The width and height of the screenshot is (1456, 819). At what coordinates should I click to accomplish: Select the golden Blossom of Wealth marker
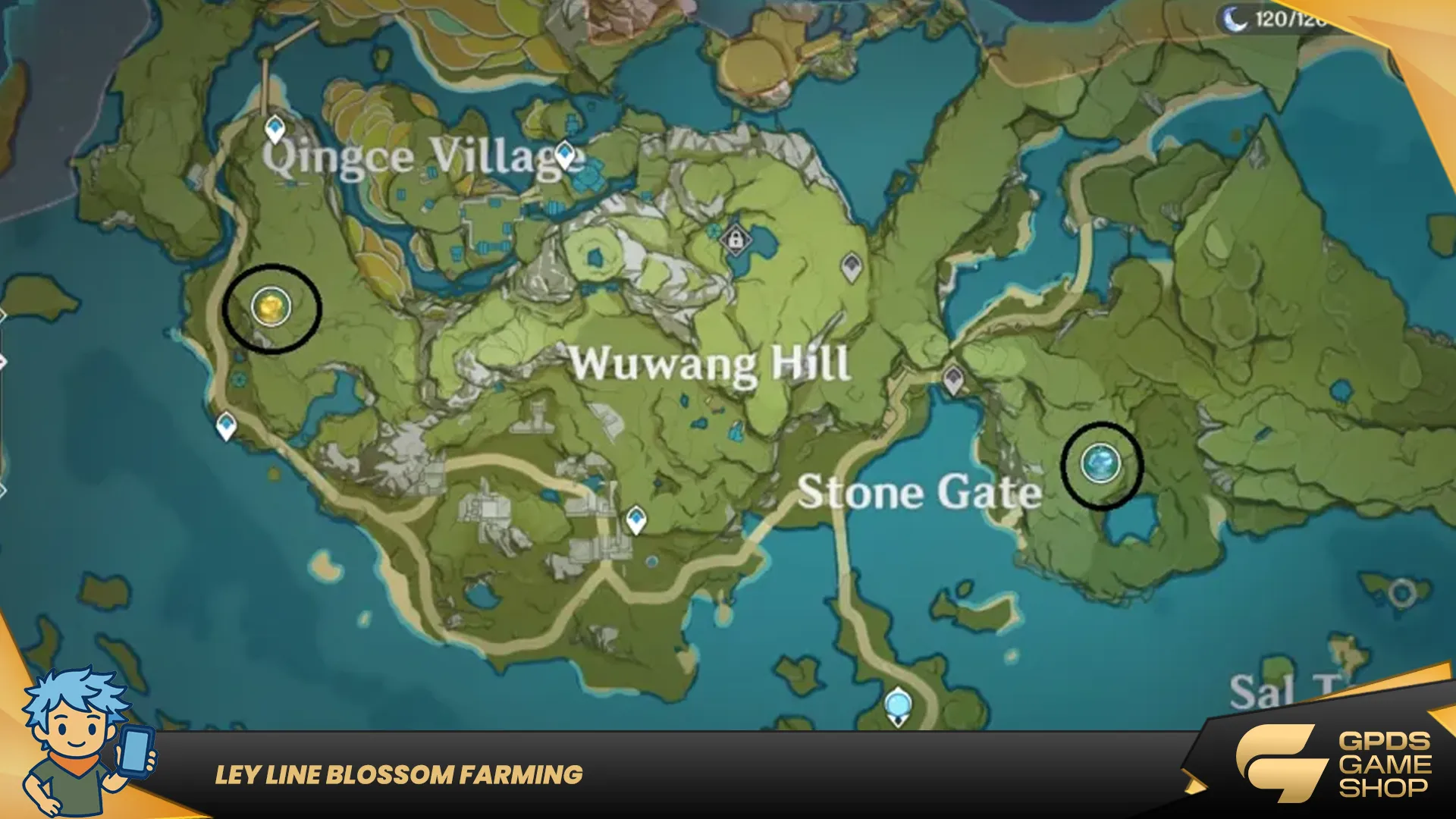[x=271, y=307]
